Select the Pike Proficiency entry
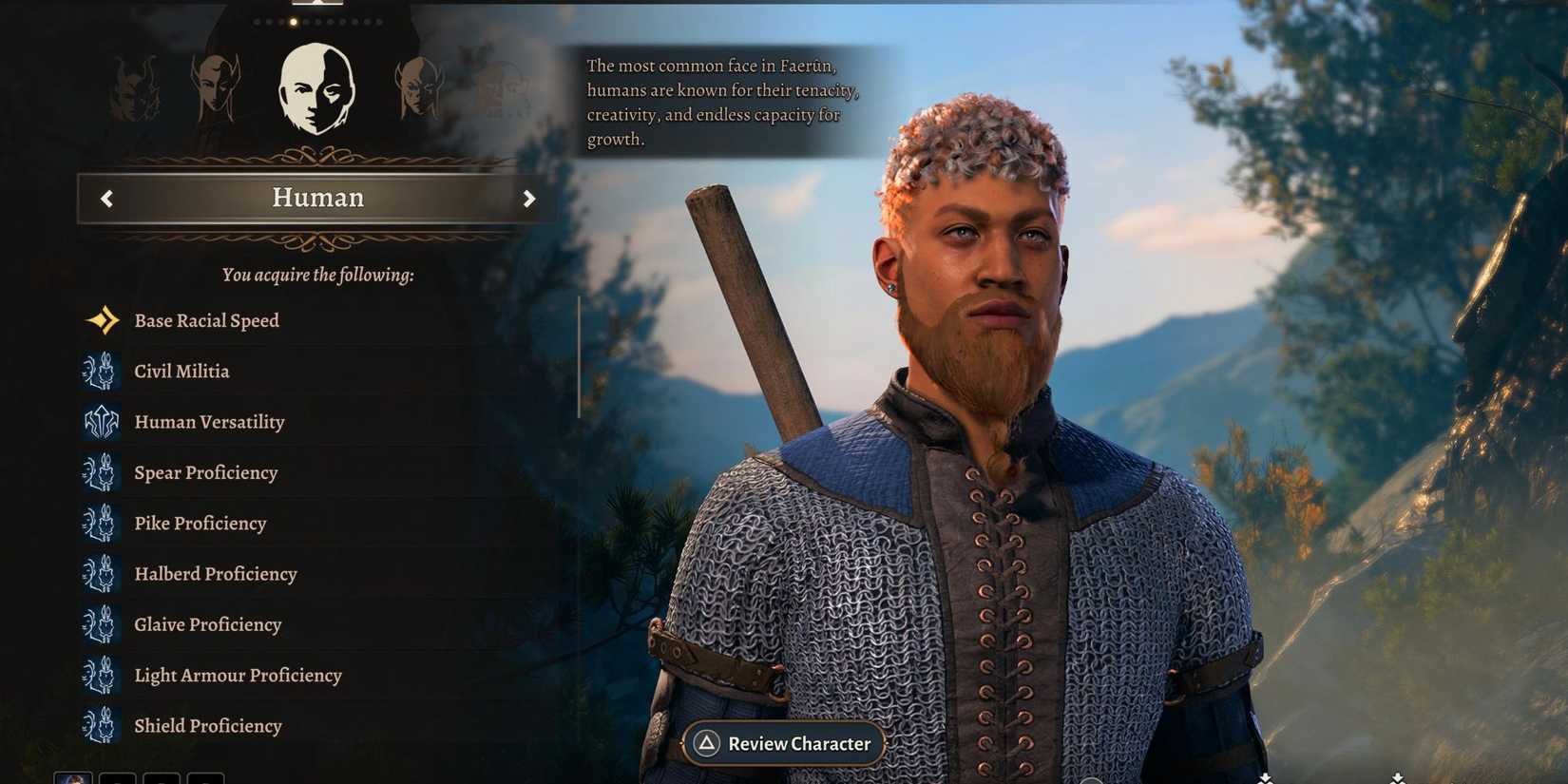The height and width of the screenshot is (784, 1568). pos(201,524)
